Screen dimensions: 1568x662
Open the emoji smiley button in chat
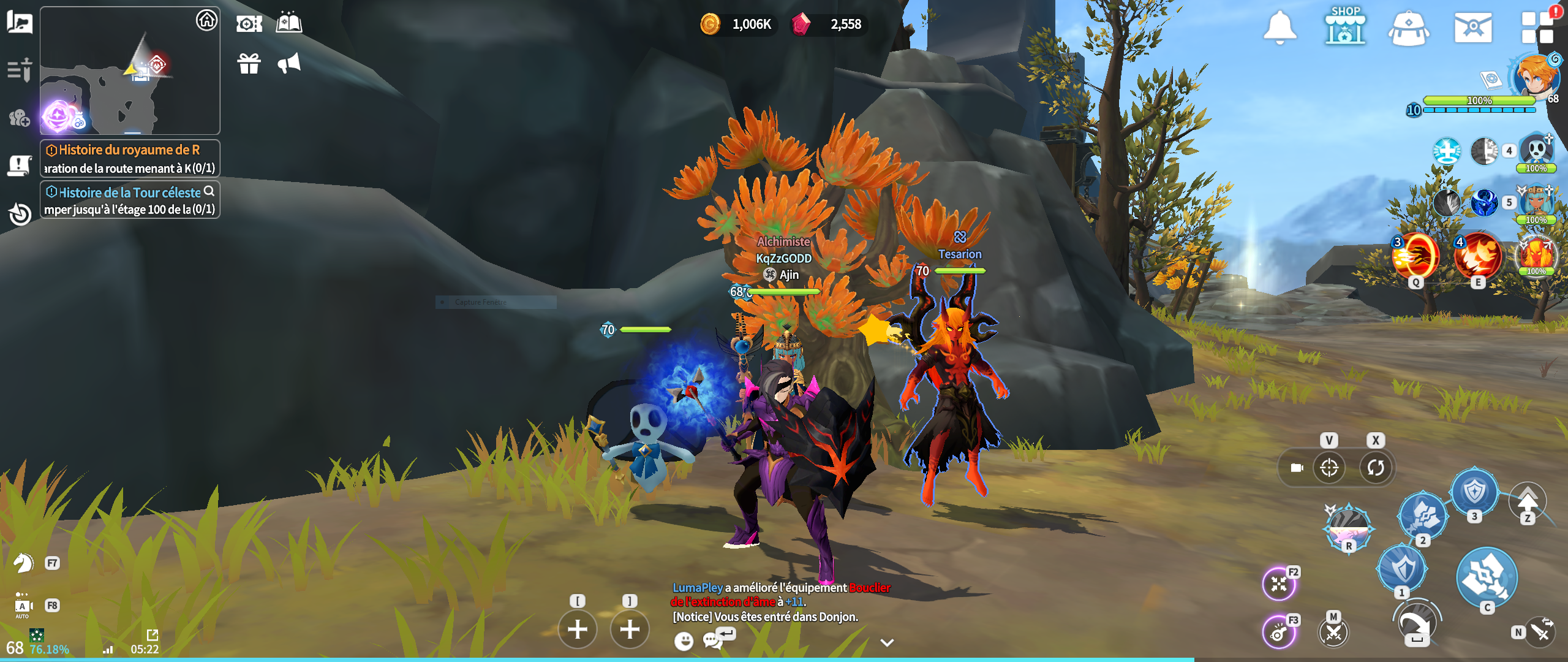684,641
